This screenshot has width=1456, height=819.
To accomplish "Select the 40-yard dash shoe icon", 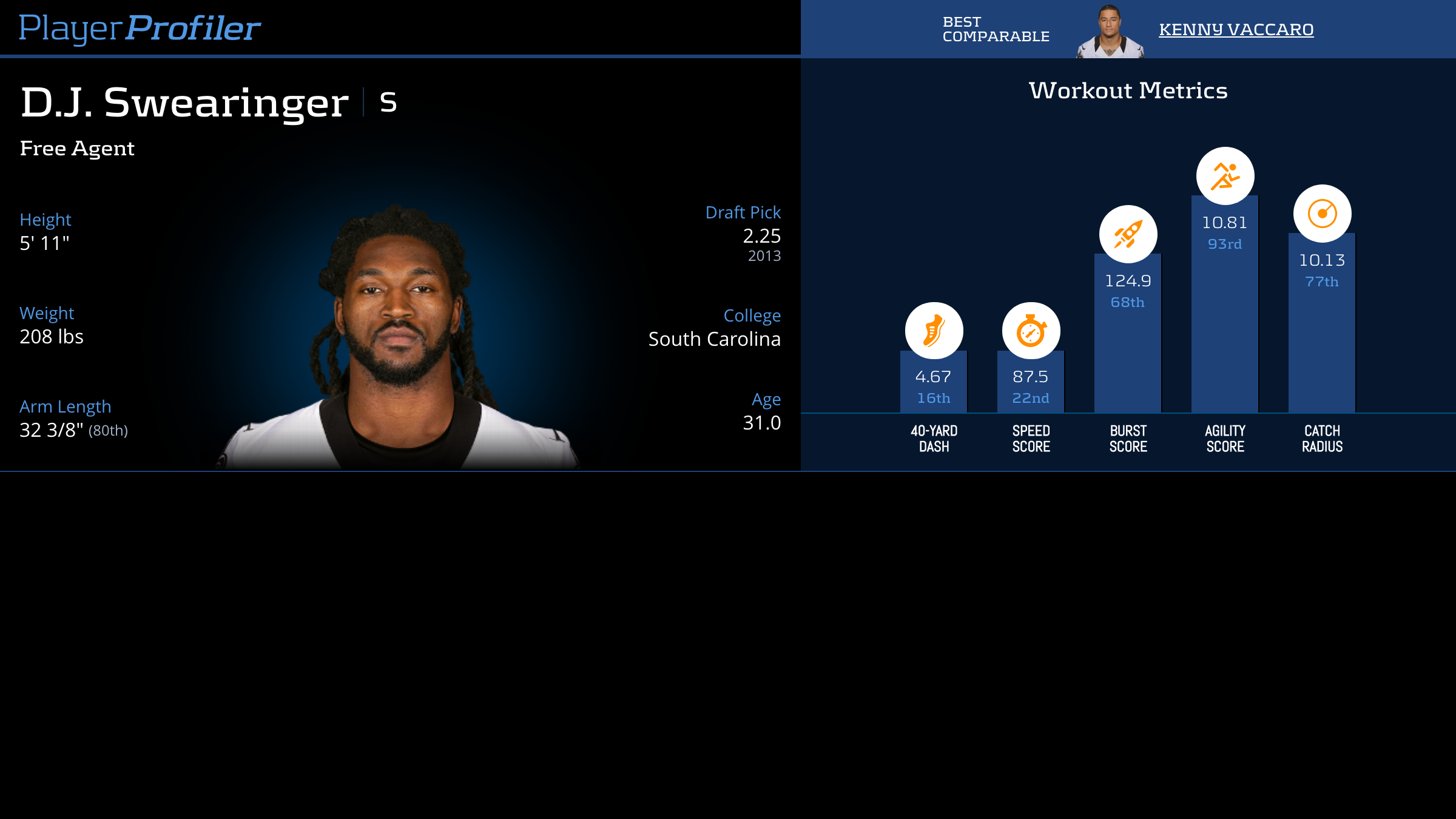I will tap(934, 331).
